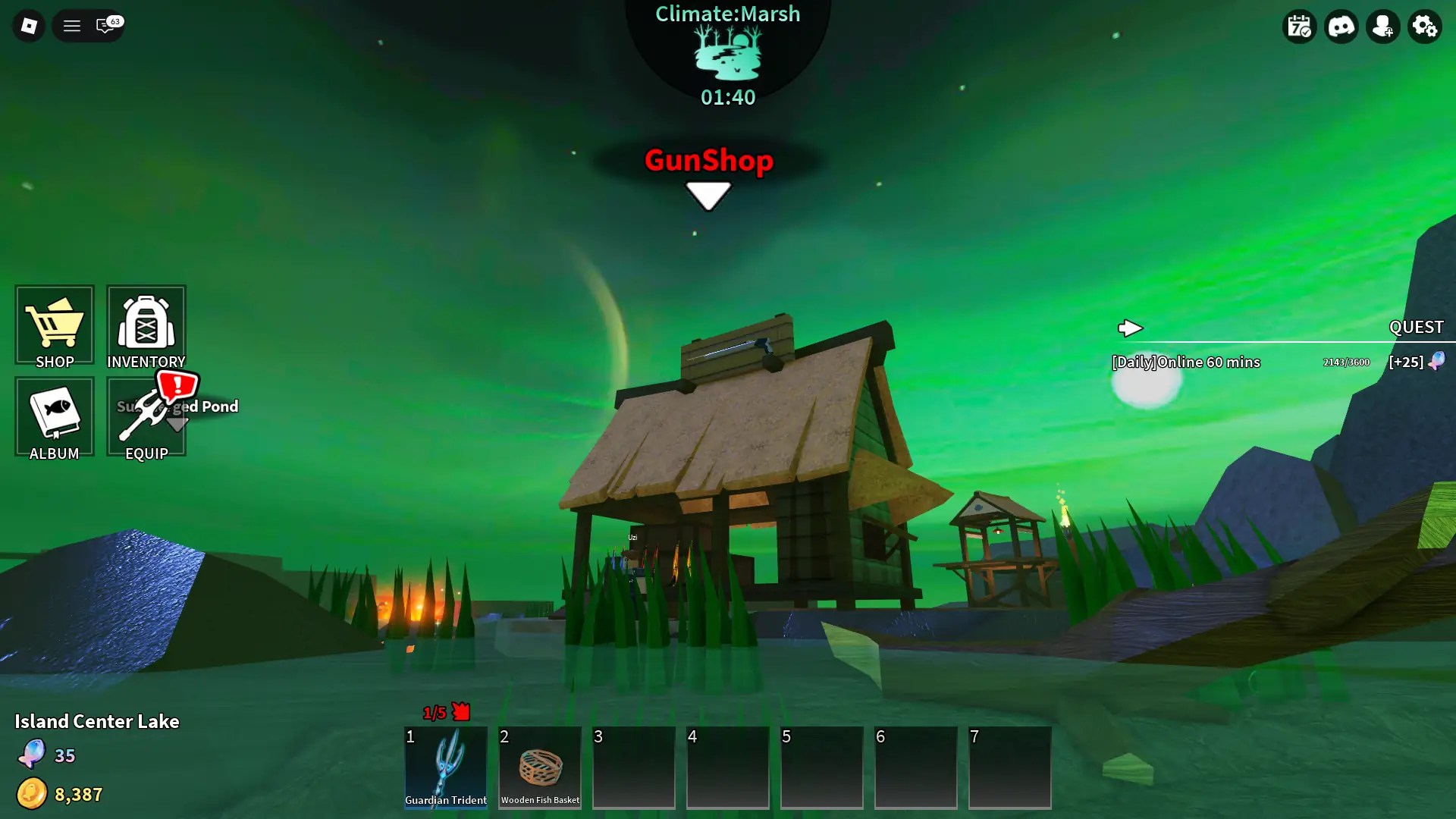Open the Roblox hamburger menu
The height and width of the screenshot is (819, 1456).
coord(71,25)
